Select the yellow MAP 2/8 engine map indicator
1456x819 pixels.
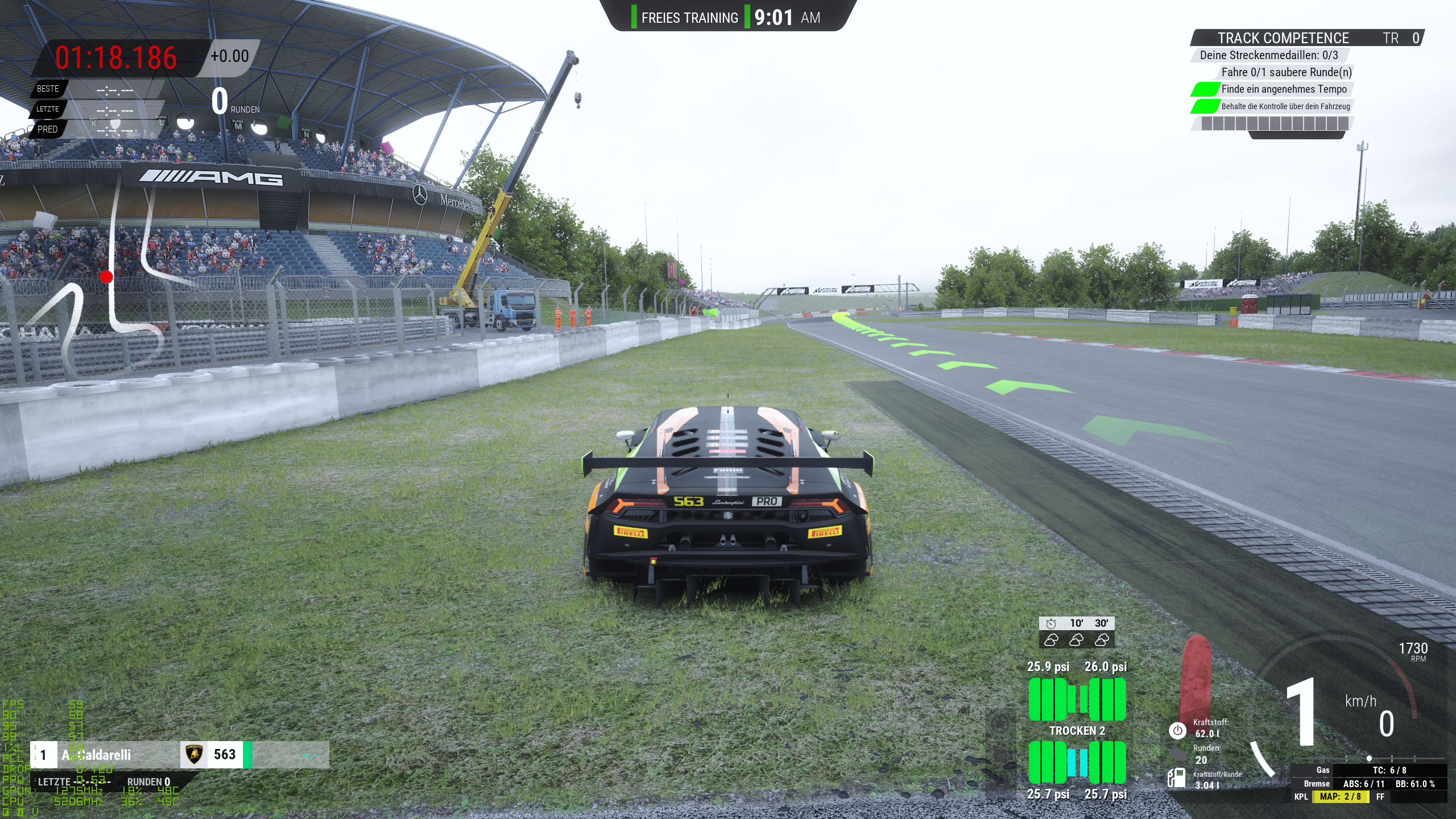pyautogui.click(x=1340, y=796)
